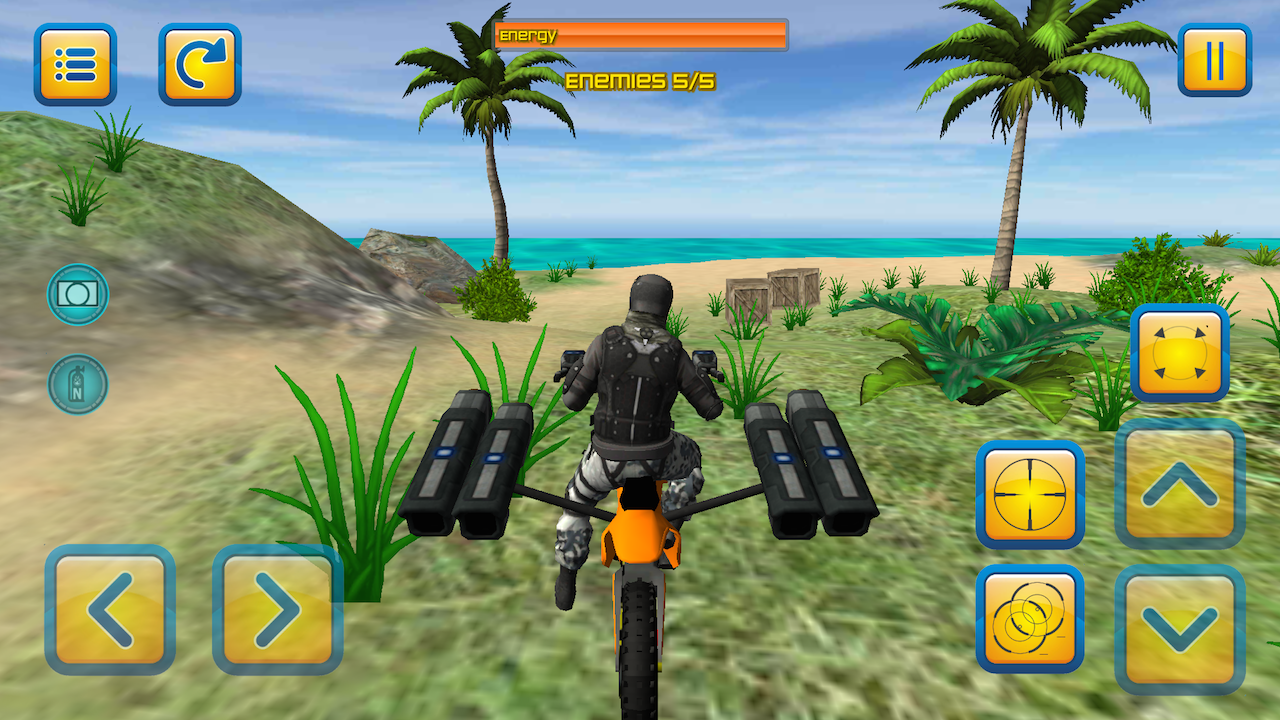Toggle the camera perspective button
The width and height of the screenshot is (1280, 720).
pos(78,297)
